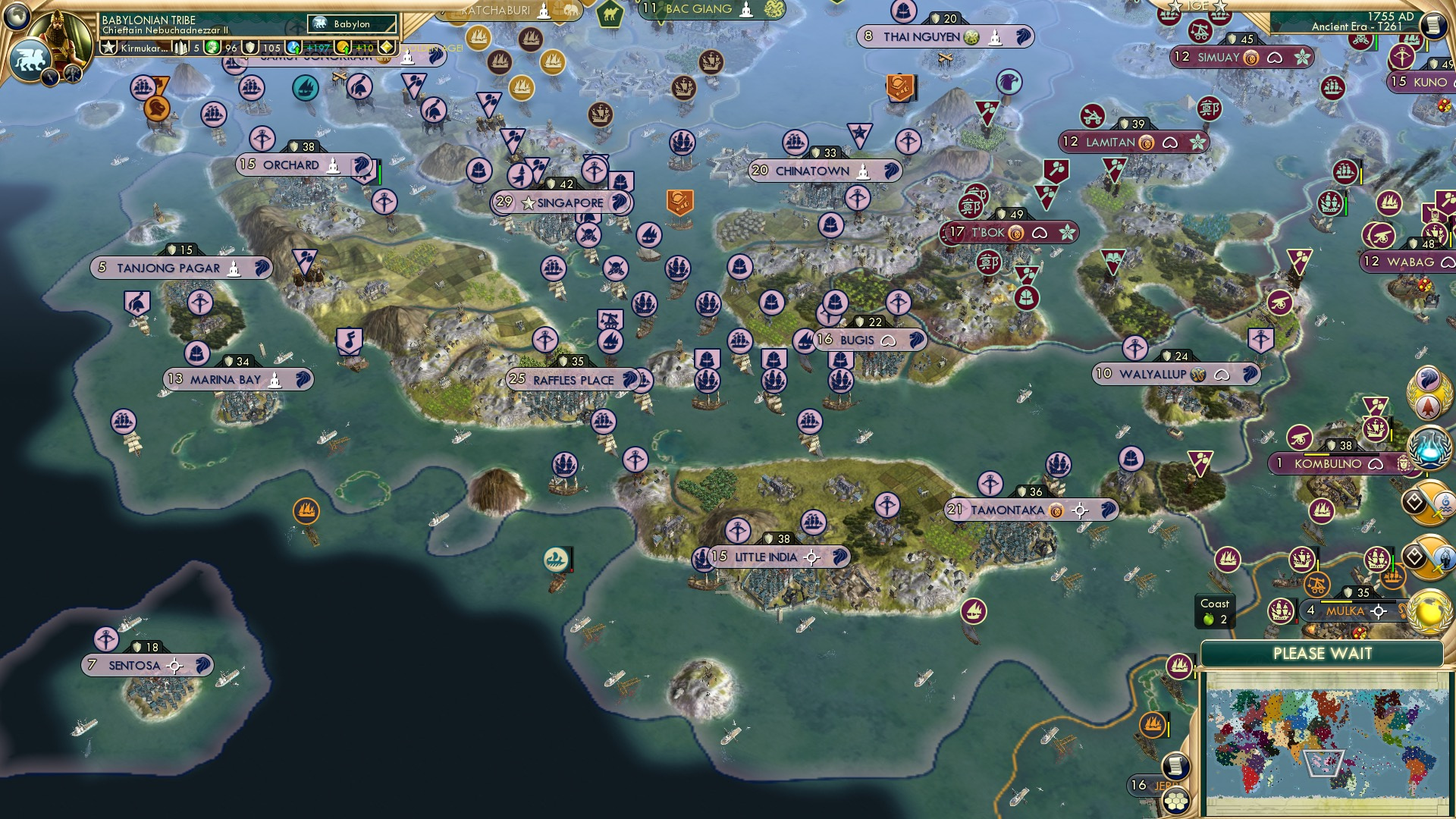Screen dimensions: 1456x819
Task: Click the Merlion city-state quest notification
Action: [x=1429, y=392]
